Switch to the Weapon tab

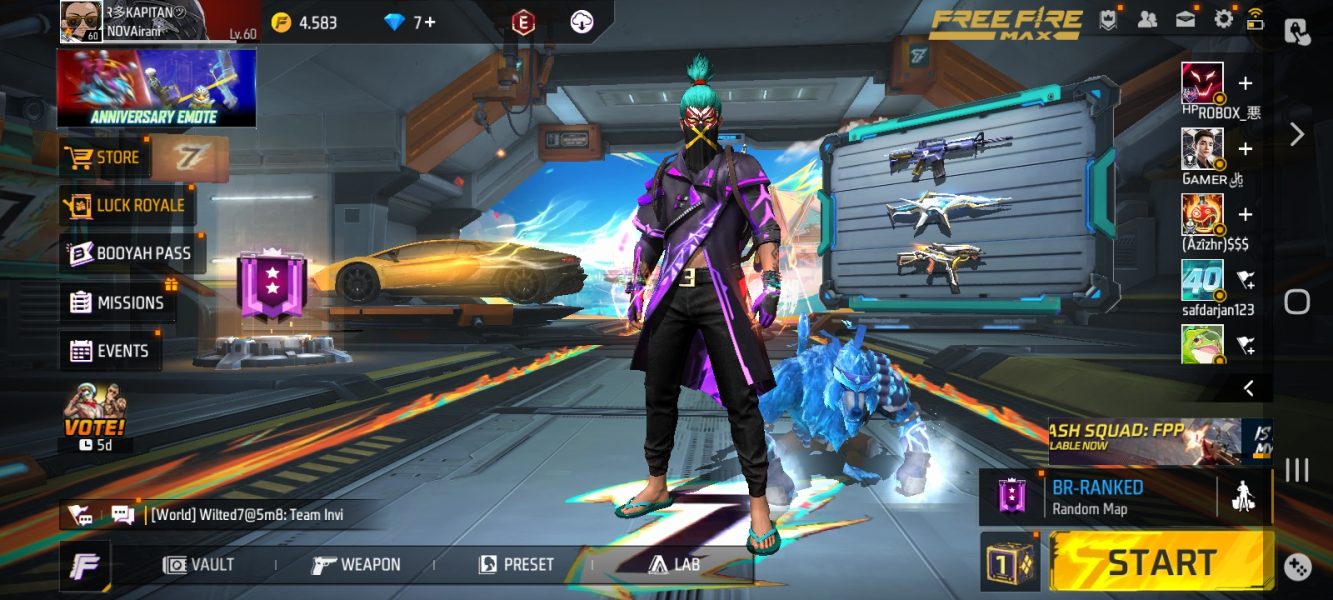(x=357, y=565)
